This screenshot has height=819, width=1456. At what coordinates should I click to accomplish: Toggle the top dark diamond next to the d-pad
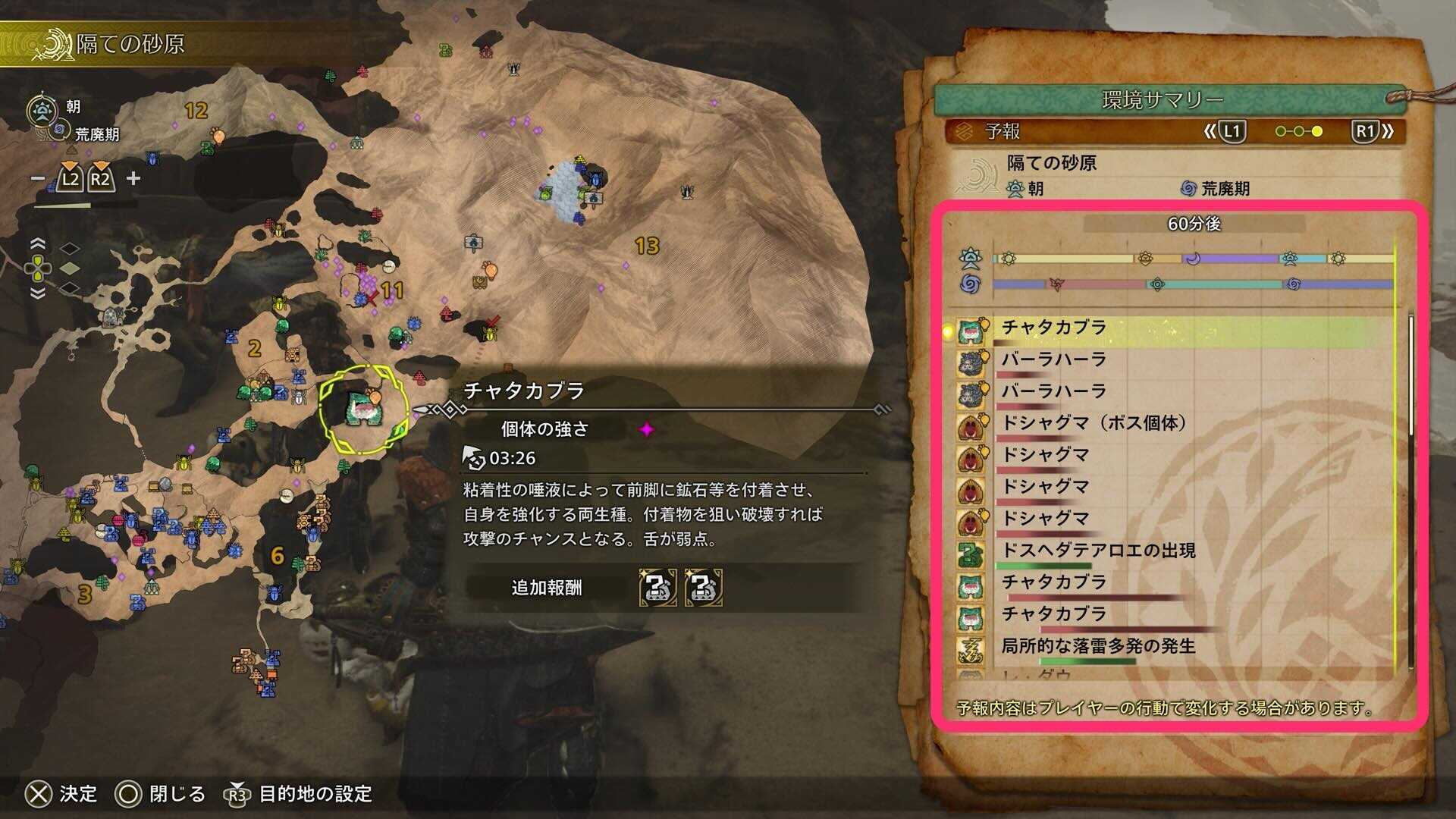[x=70, y=247]
